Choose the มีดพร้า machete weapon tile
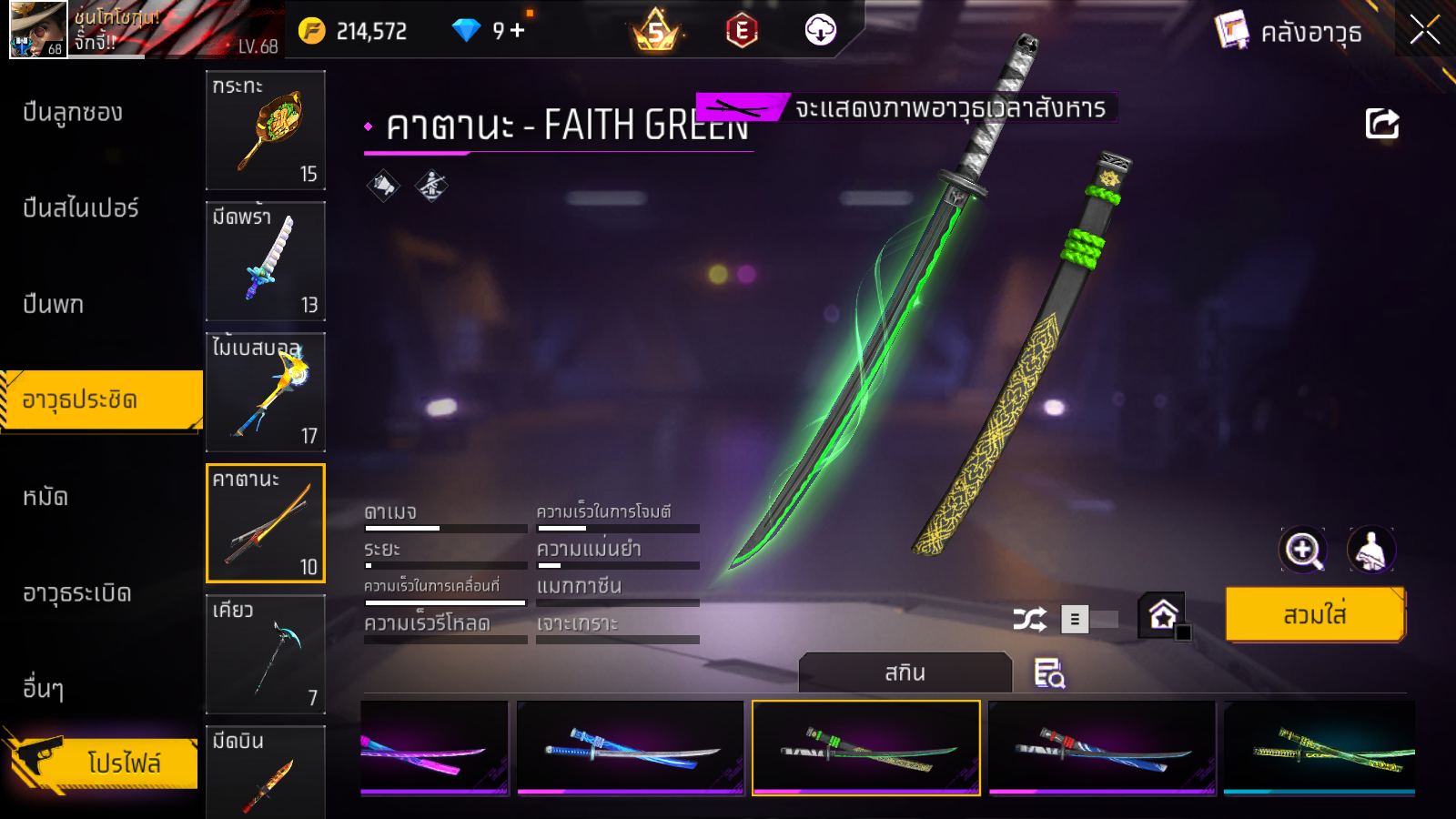Viewport: 1456px width, 819px height. [266, 261]
